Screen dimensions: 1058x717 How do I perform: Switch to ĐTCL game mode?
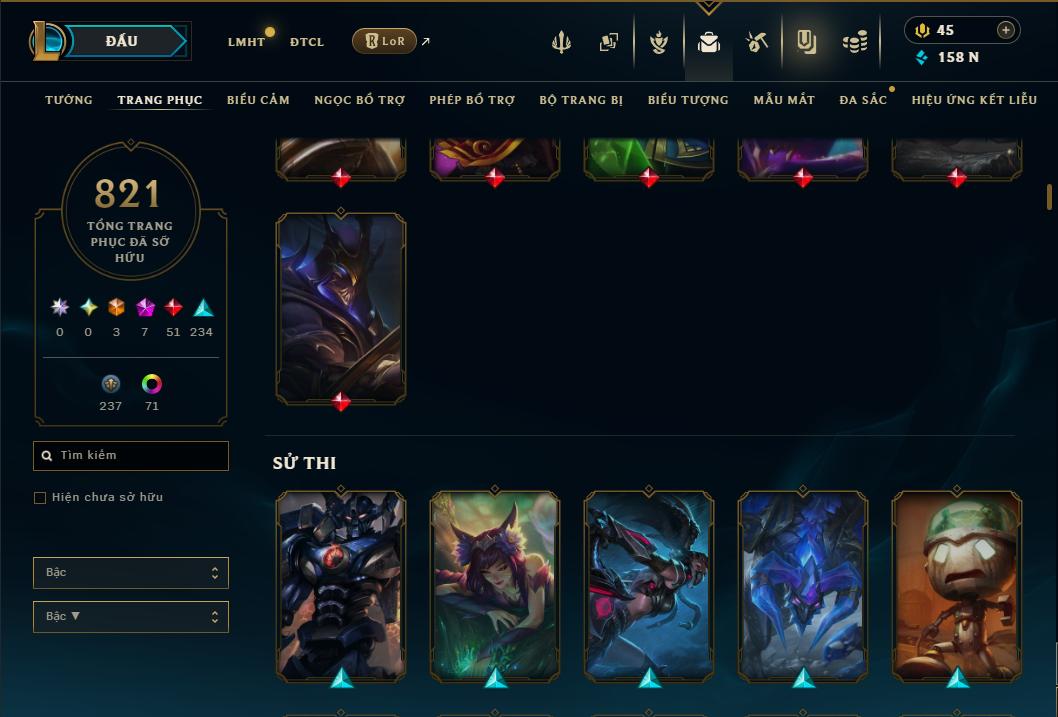[x=307, y=42]
